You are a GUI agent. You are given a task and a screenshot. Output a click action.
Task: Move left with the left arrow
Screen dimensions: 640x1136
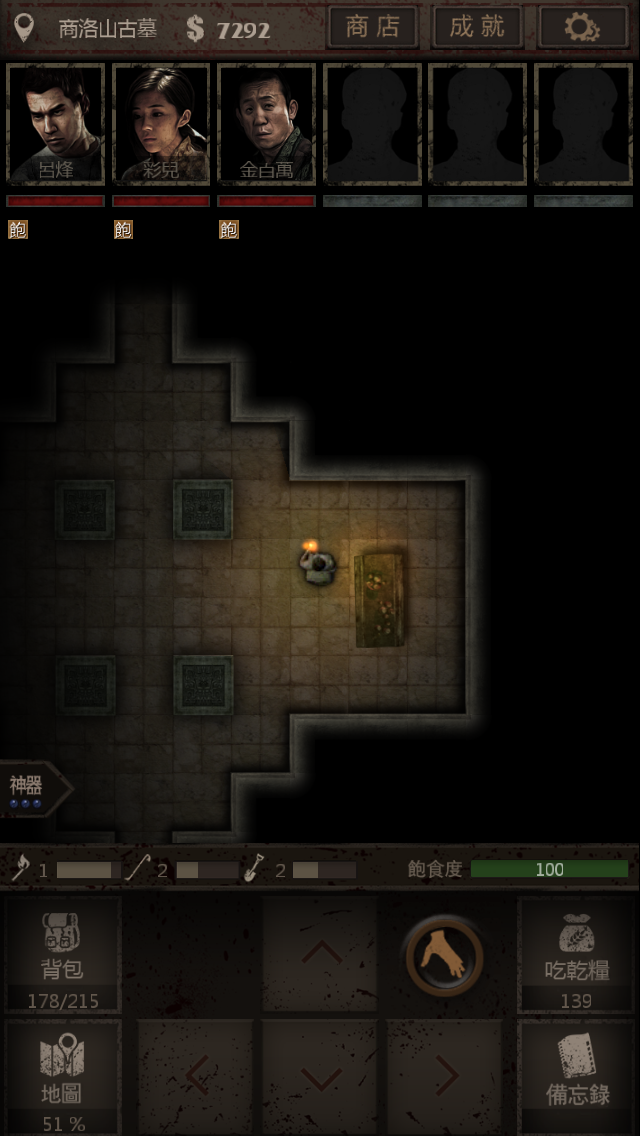pos(196,1078)
